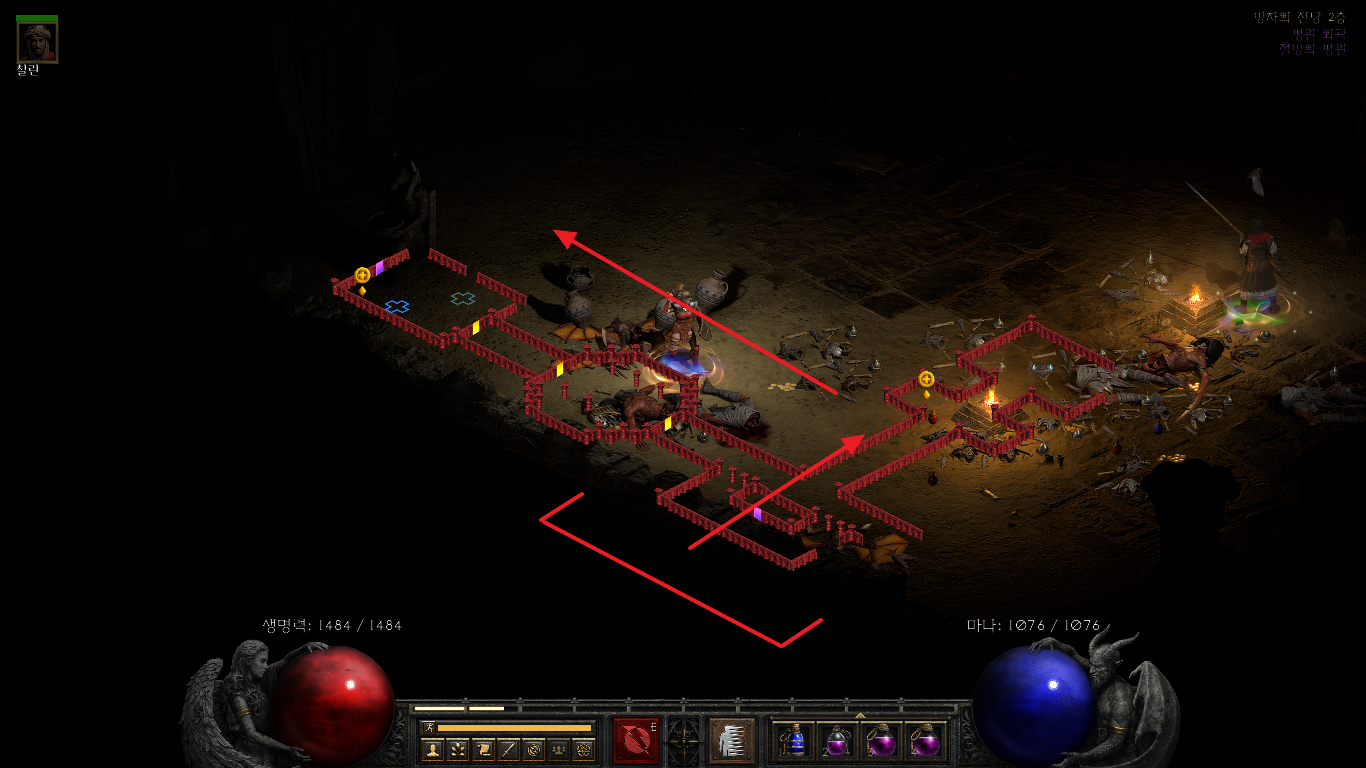
Task: Use the purple potion in belt slot 4
Action: 924,741
